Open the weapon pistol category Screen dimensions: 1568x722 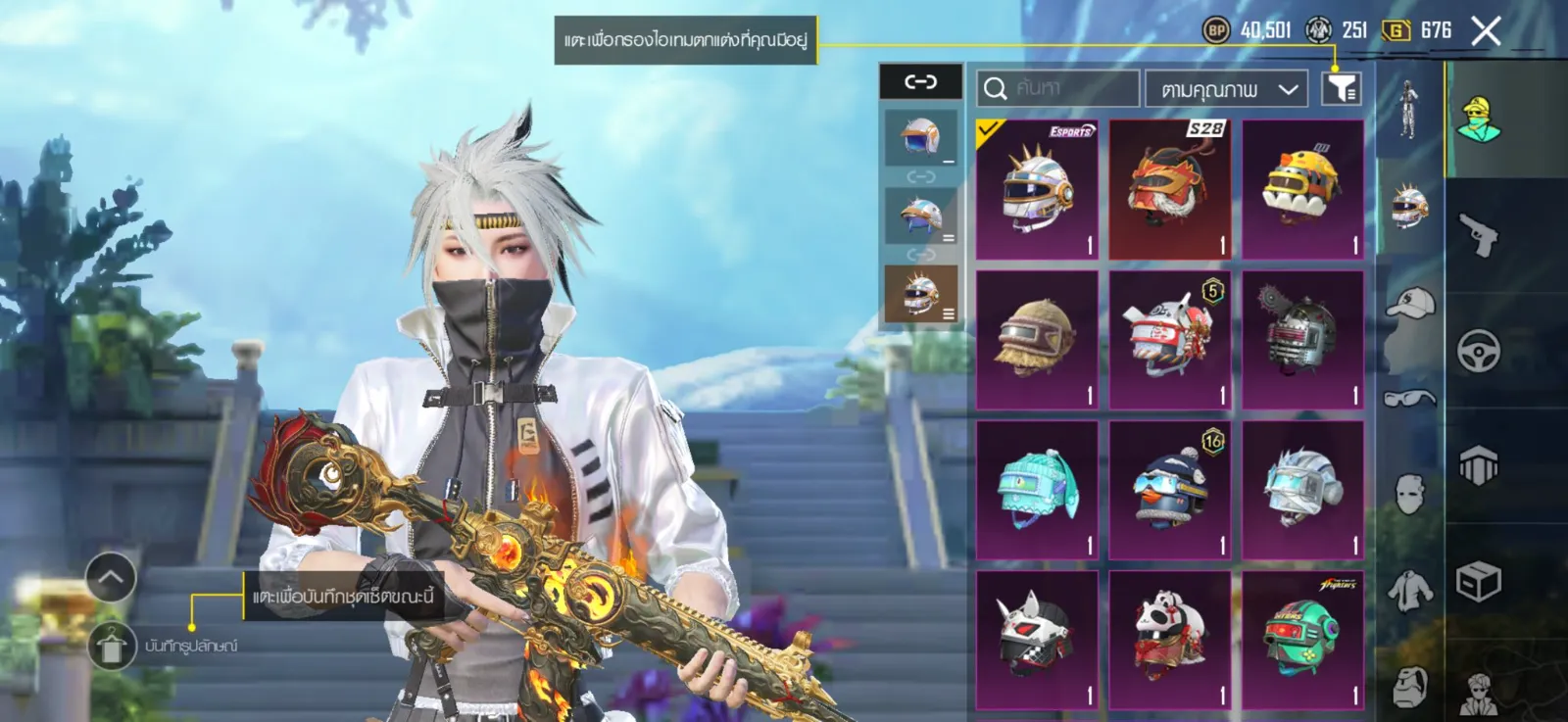pos(1478,235)
